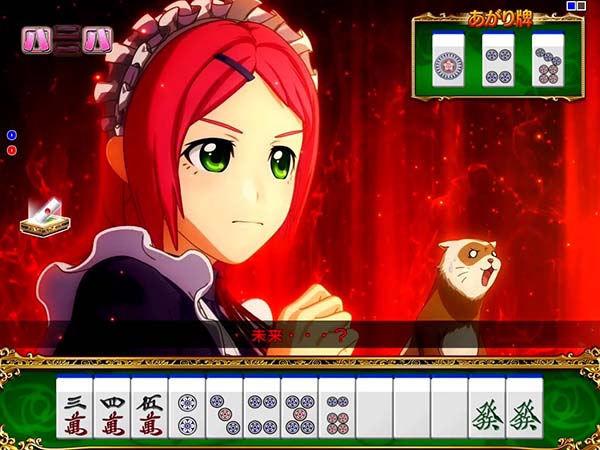Discard the six-circle tile from hand

[337, 409]
